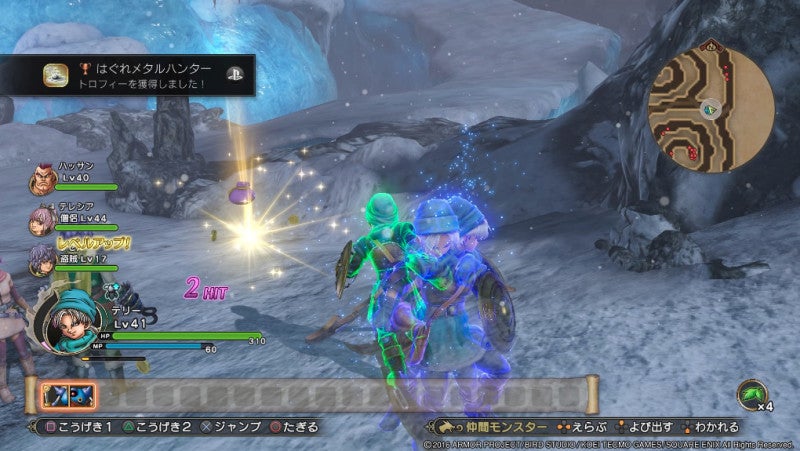Summon the blue monster medal in scroll

coord(81,396)
